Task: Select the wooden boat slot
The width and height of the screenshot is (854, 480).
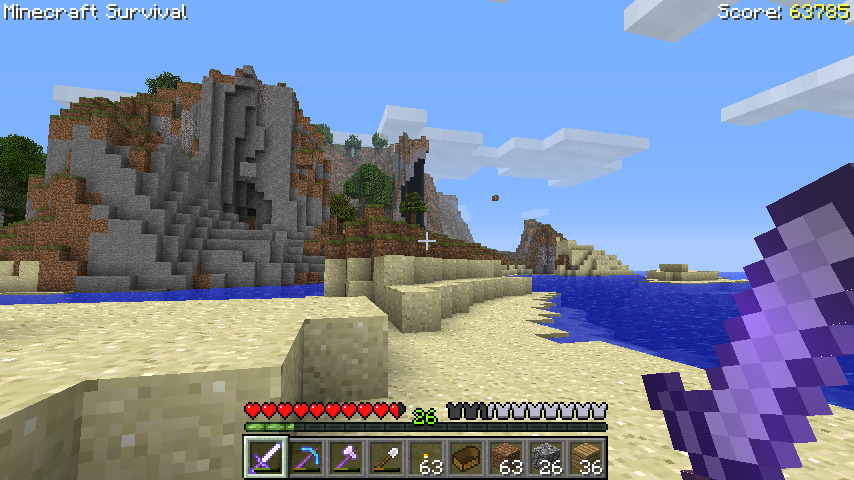Action: point(466,458)
